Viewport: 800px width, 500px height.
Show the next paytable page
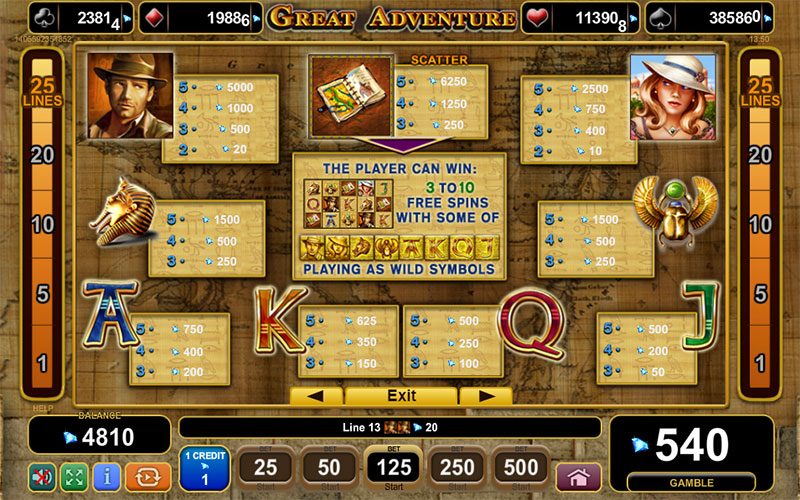click(x=485, y=396)
